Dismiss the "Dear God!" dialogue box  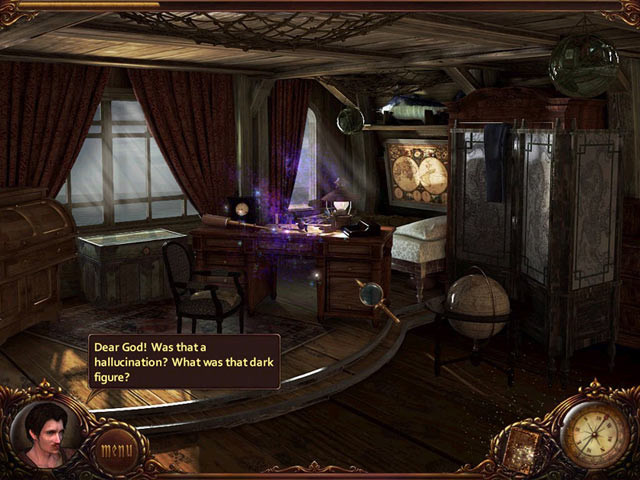click(x=184, y=361)
